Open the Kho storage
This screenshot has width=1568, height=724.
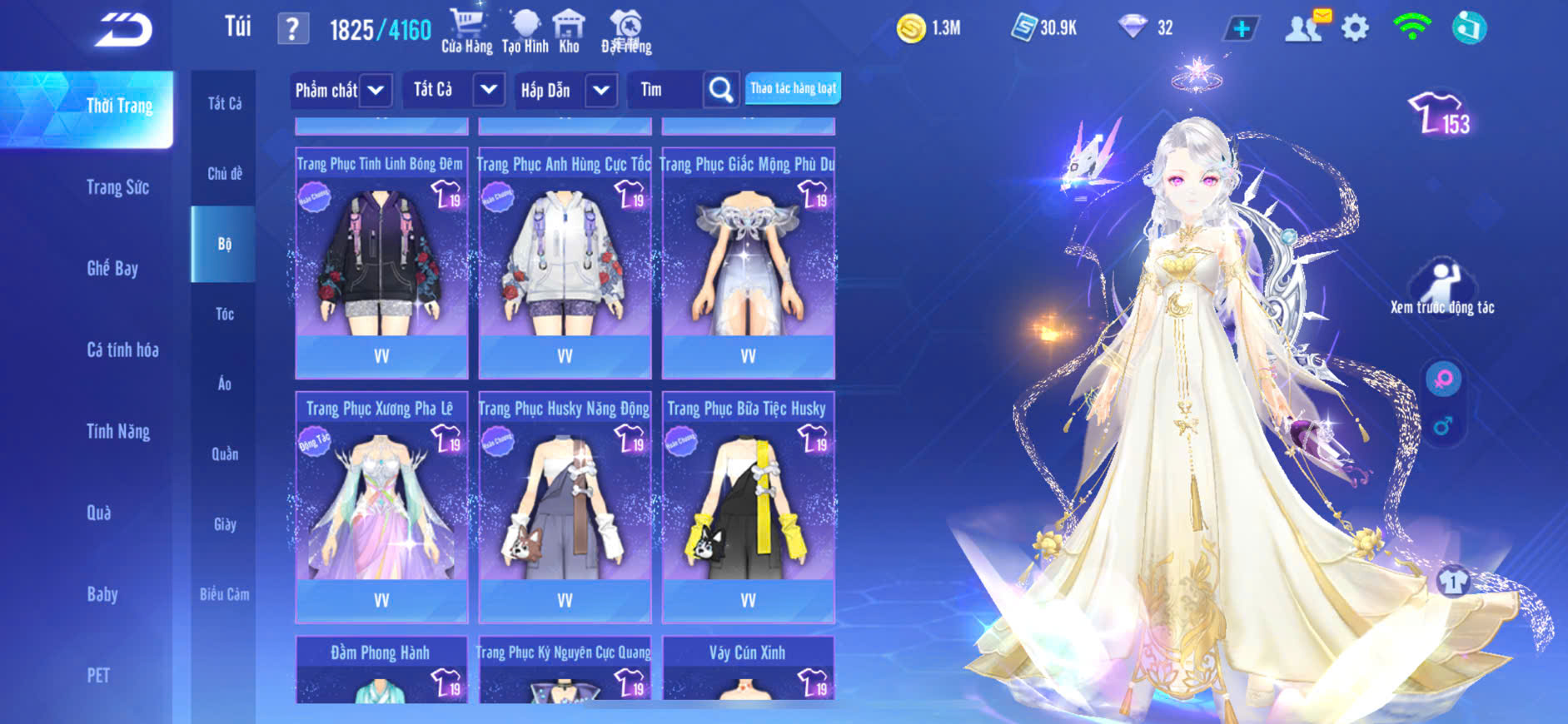[569, 31]
